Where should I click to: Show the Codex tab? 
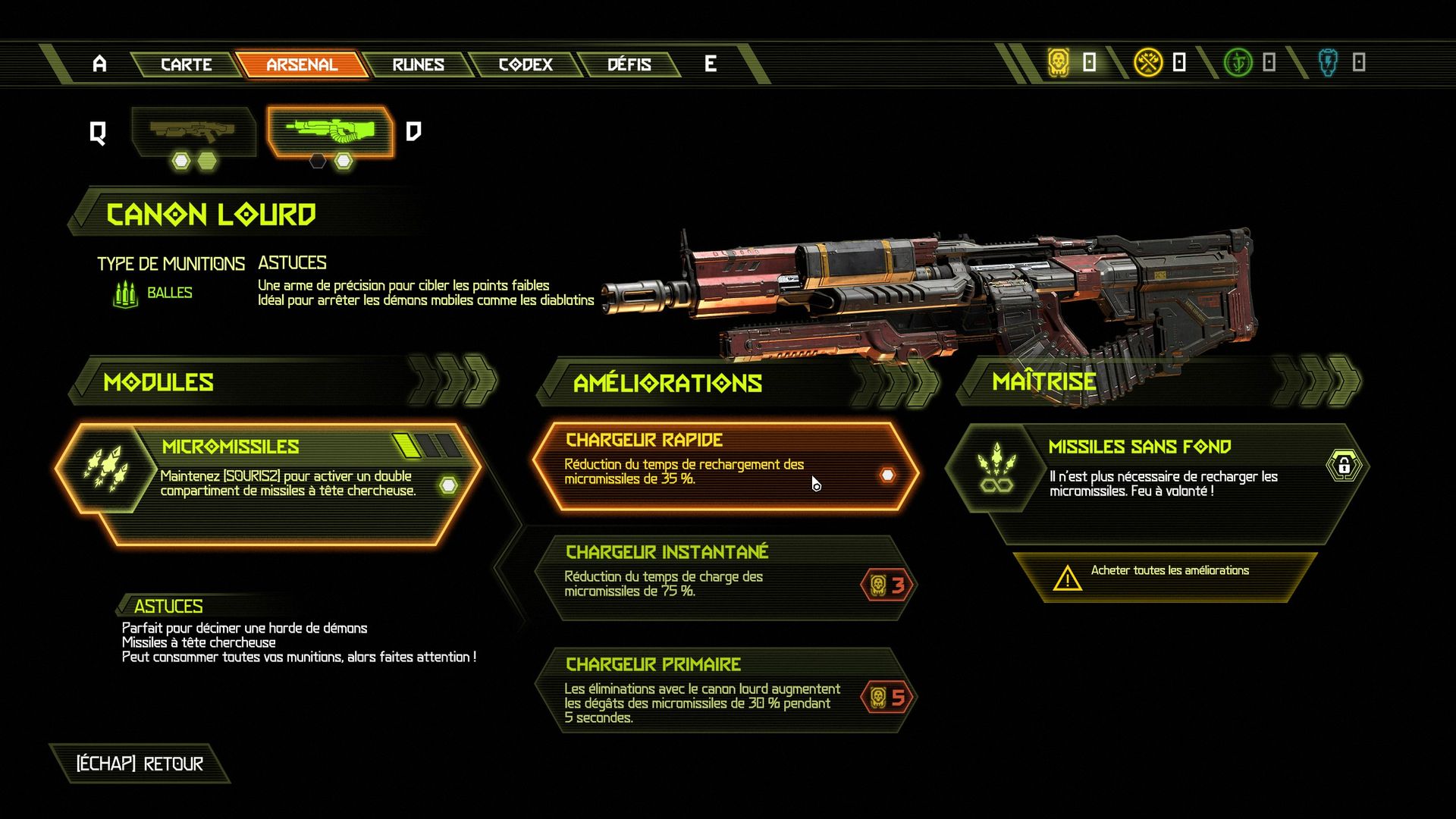click(526, 64)
